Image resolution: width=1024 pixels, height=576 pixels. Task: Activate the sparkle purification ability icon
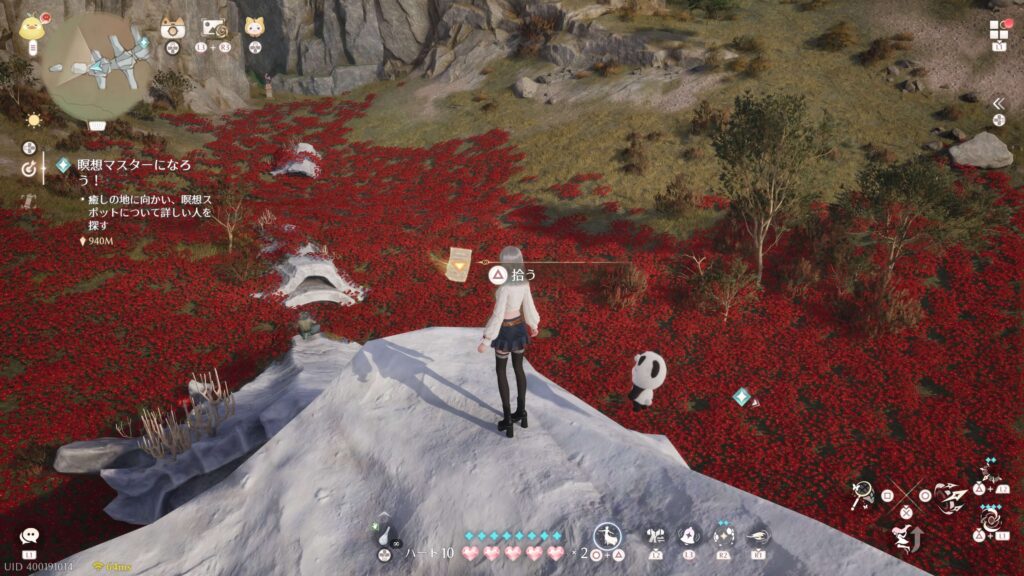pos(724,535)
